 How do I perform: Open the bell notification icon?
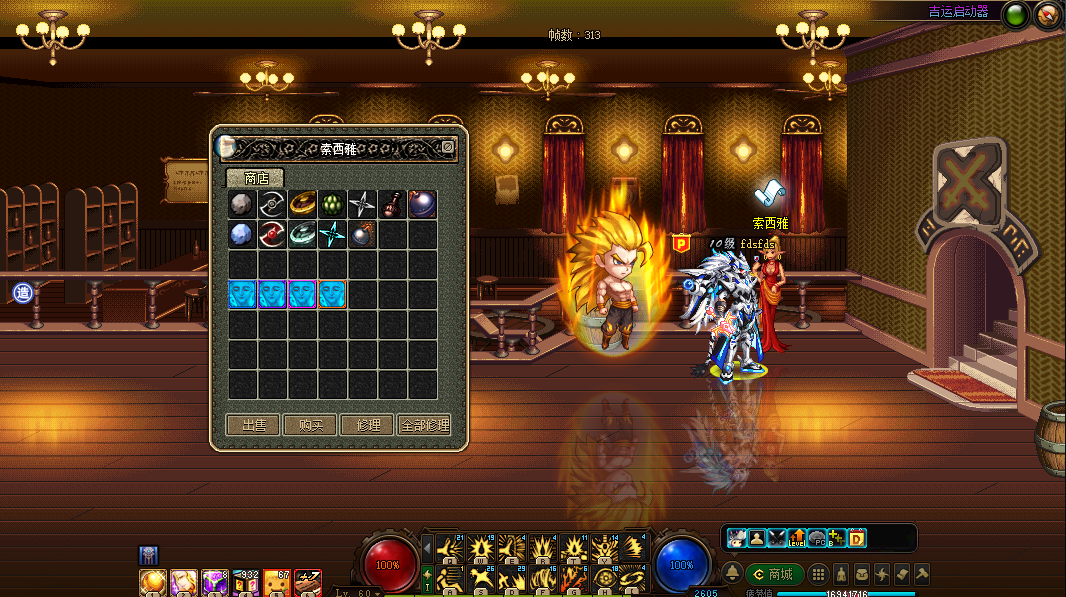click(x=733, y=574)
